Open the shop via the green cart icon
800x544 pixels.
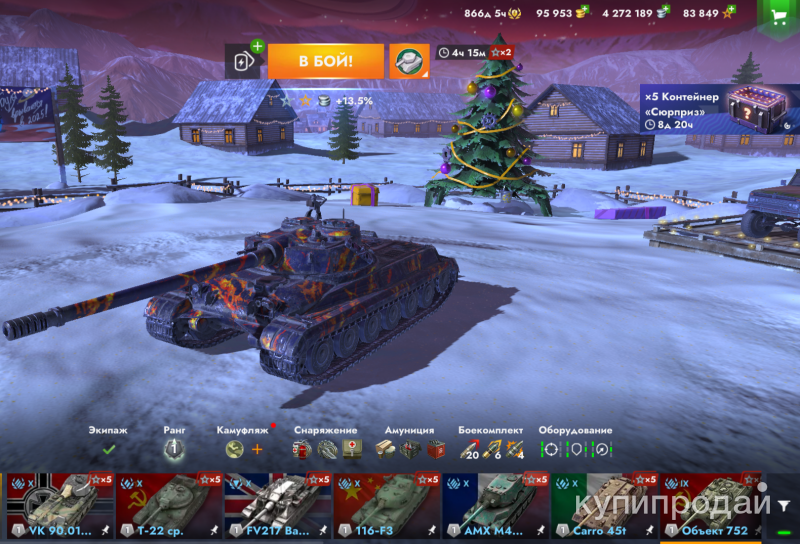pos(778,17)
